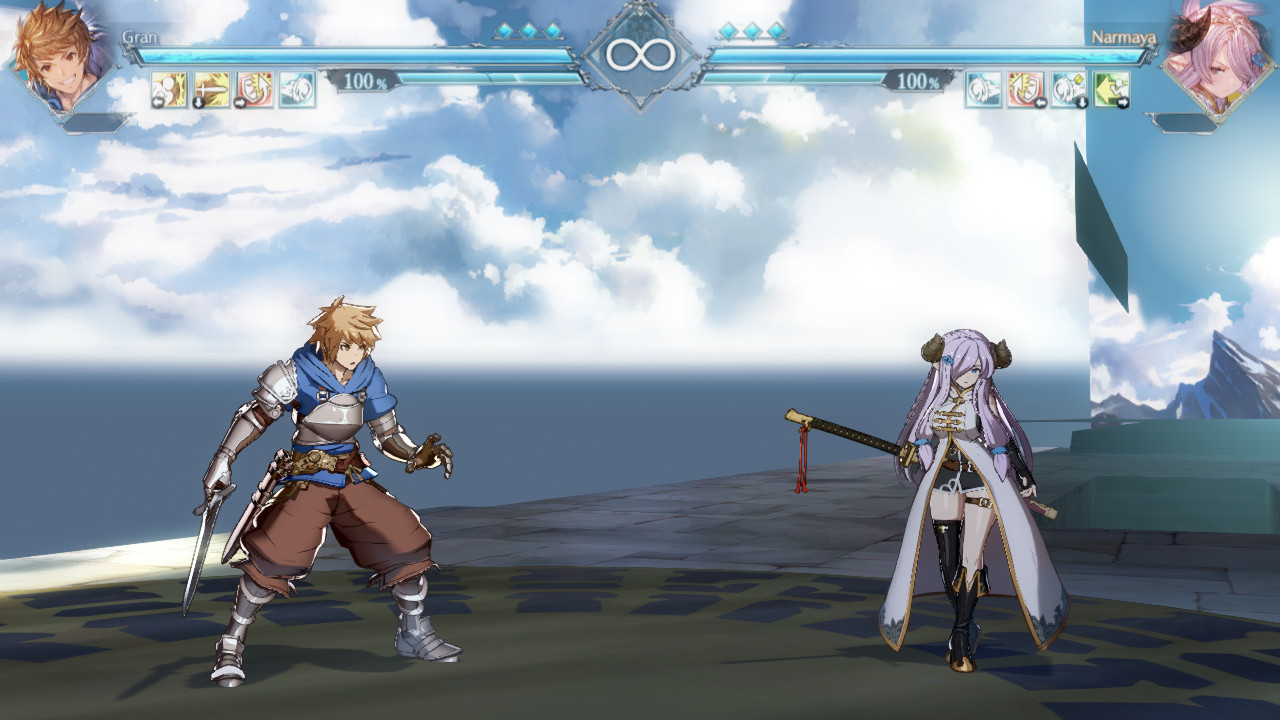Click Gran's sword skill cooldown icon
The width and height of the screenshot is (1280, 720).
[x=211, y=90]
